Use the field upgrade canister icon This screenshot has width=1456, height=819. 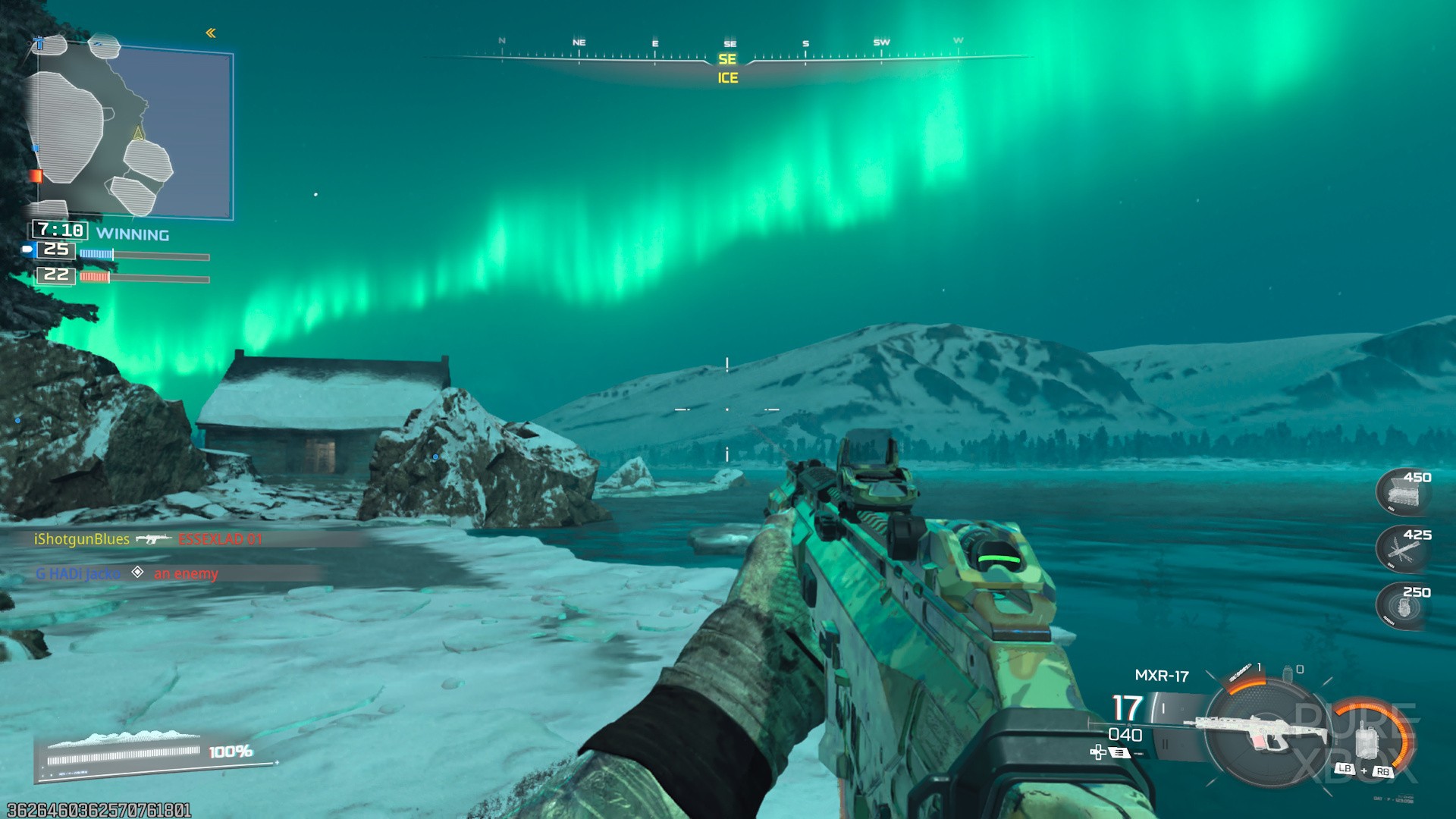1367,739
